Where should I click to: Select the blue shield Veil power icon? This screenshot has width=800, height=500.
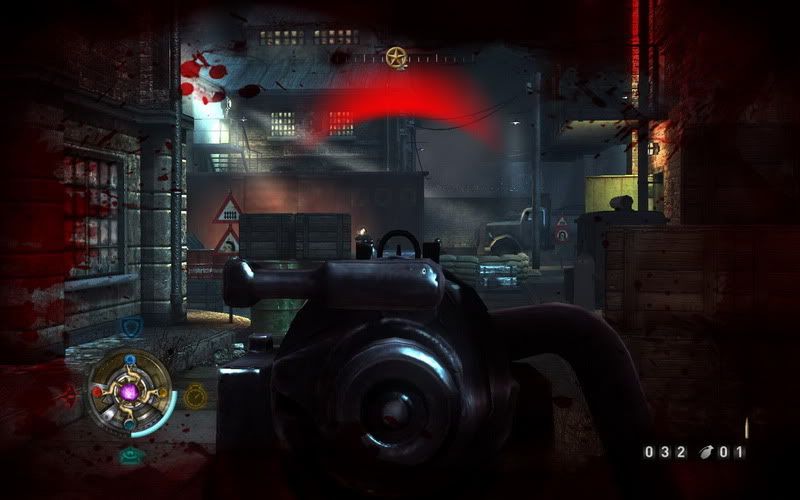131,327
